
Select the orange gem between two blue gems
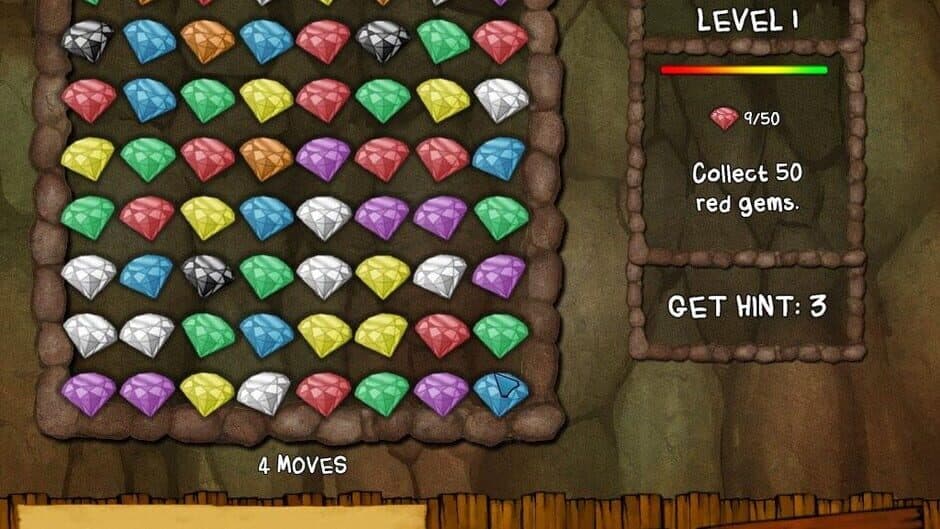click(207, 41)
